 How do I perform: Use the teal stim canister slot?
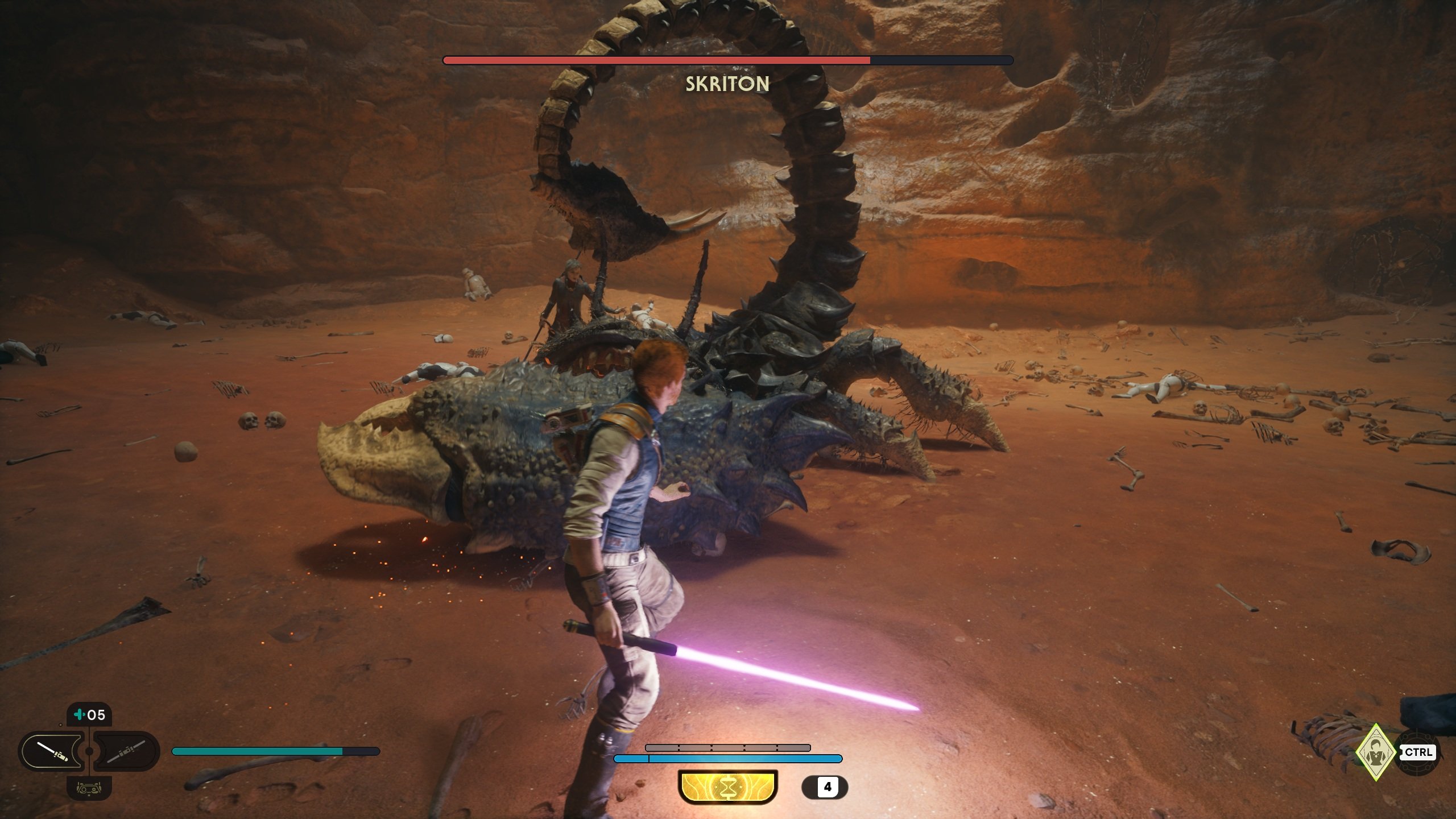89,715
